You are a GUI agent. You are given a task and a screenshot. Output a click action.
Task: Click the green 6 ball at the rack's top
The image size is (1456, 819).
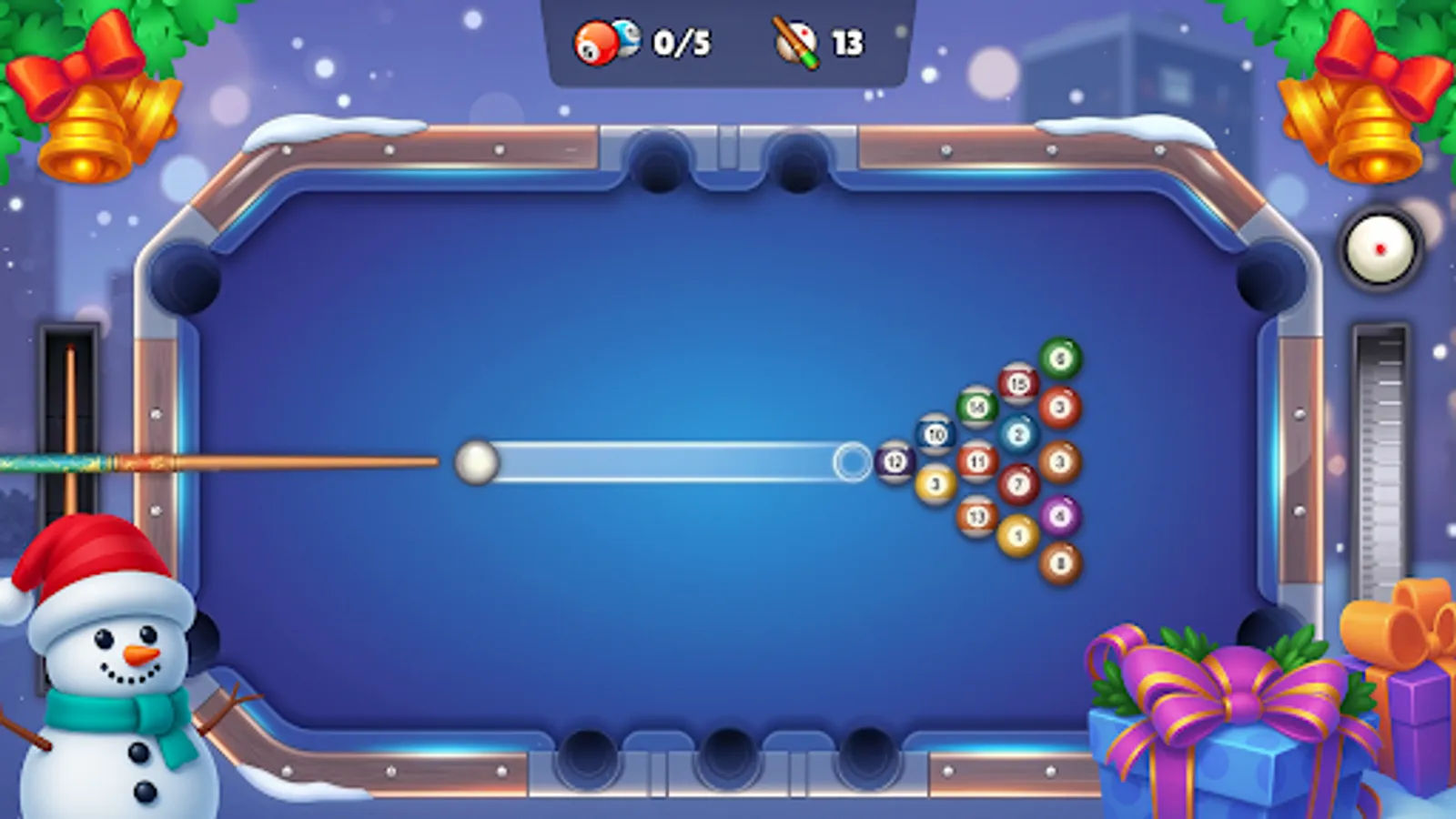click(1060, 357)
